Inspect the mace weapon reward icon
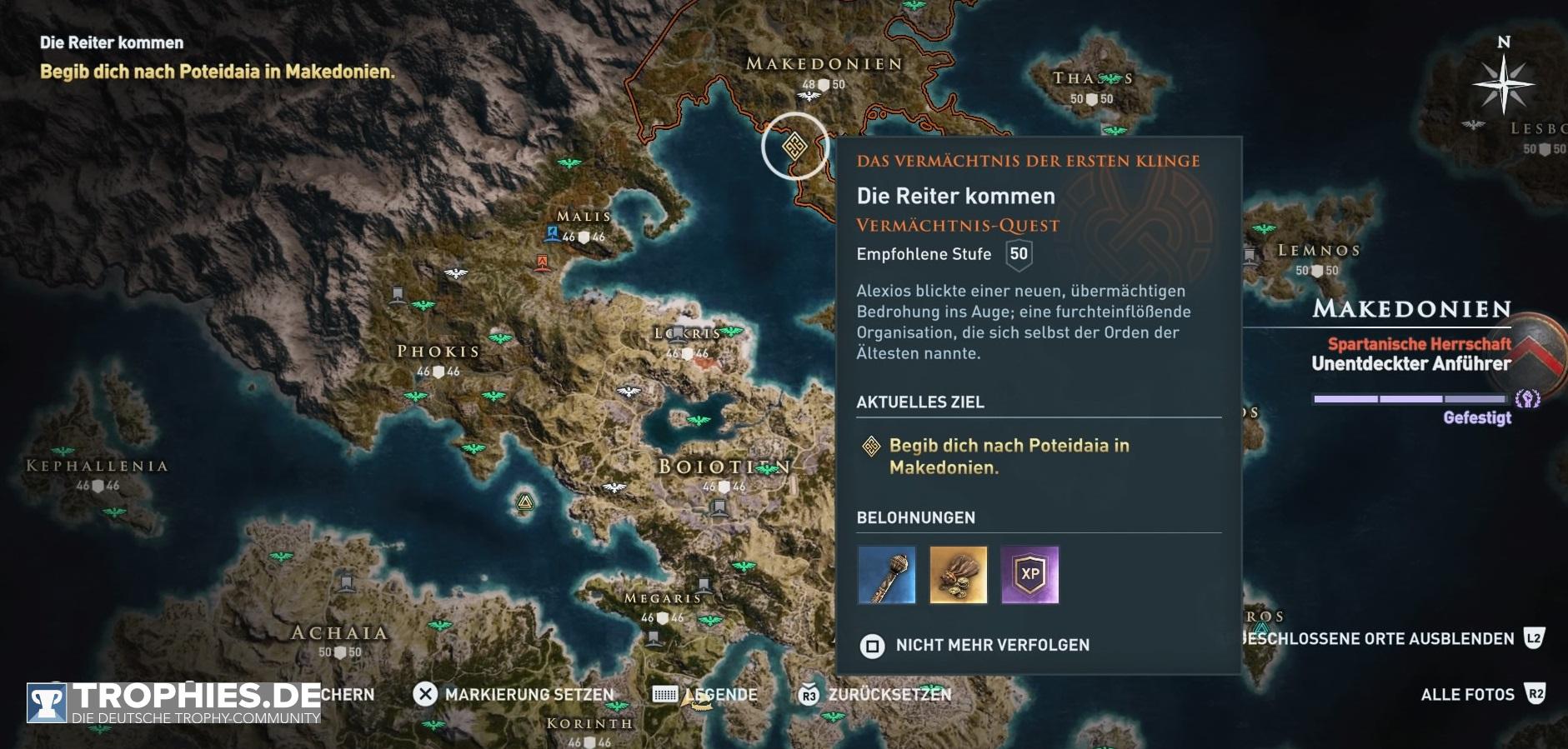 pos(887,574)
